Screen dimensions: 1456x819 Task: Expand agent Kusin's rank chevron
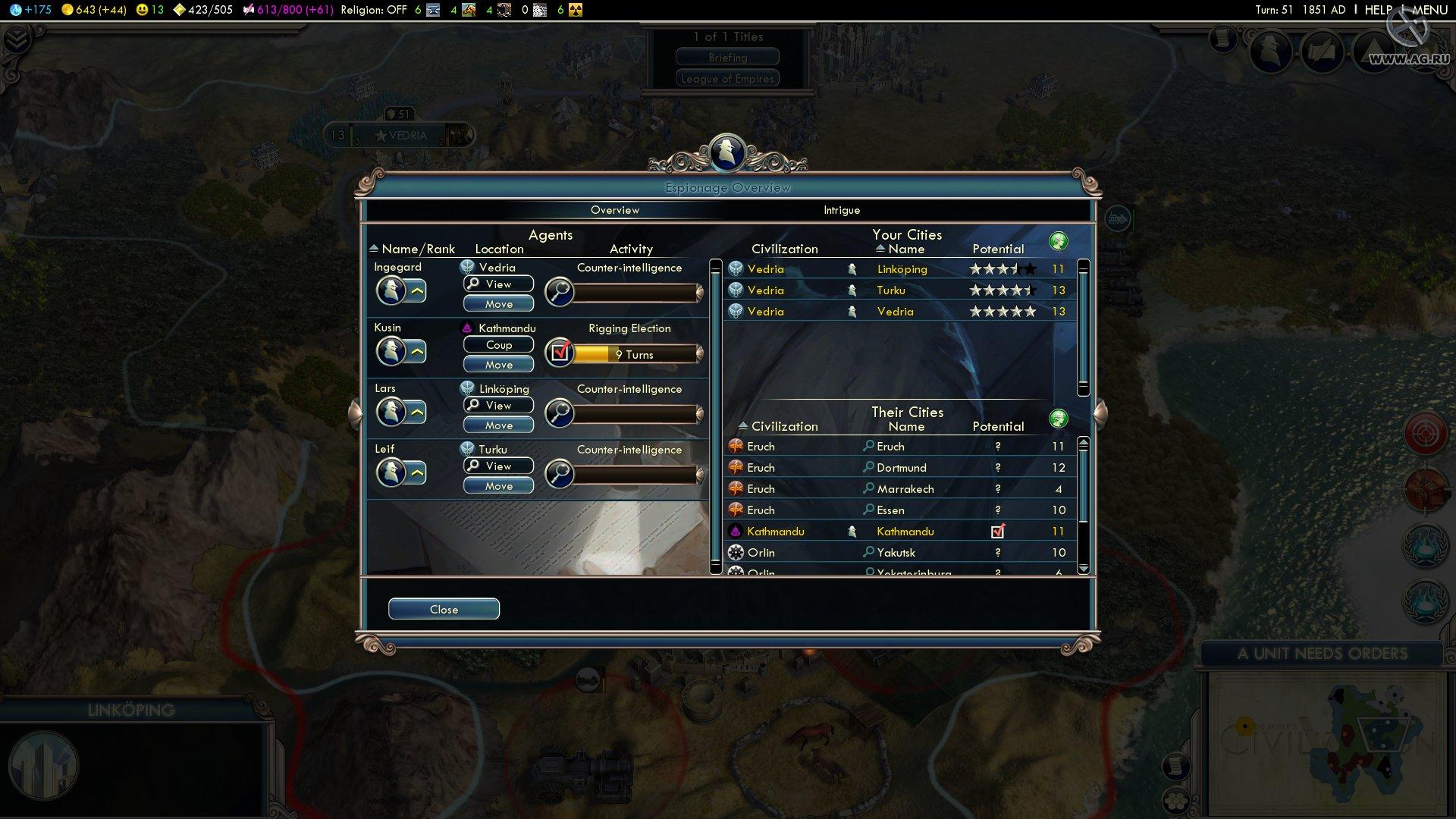click(x=418, y=351)
